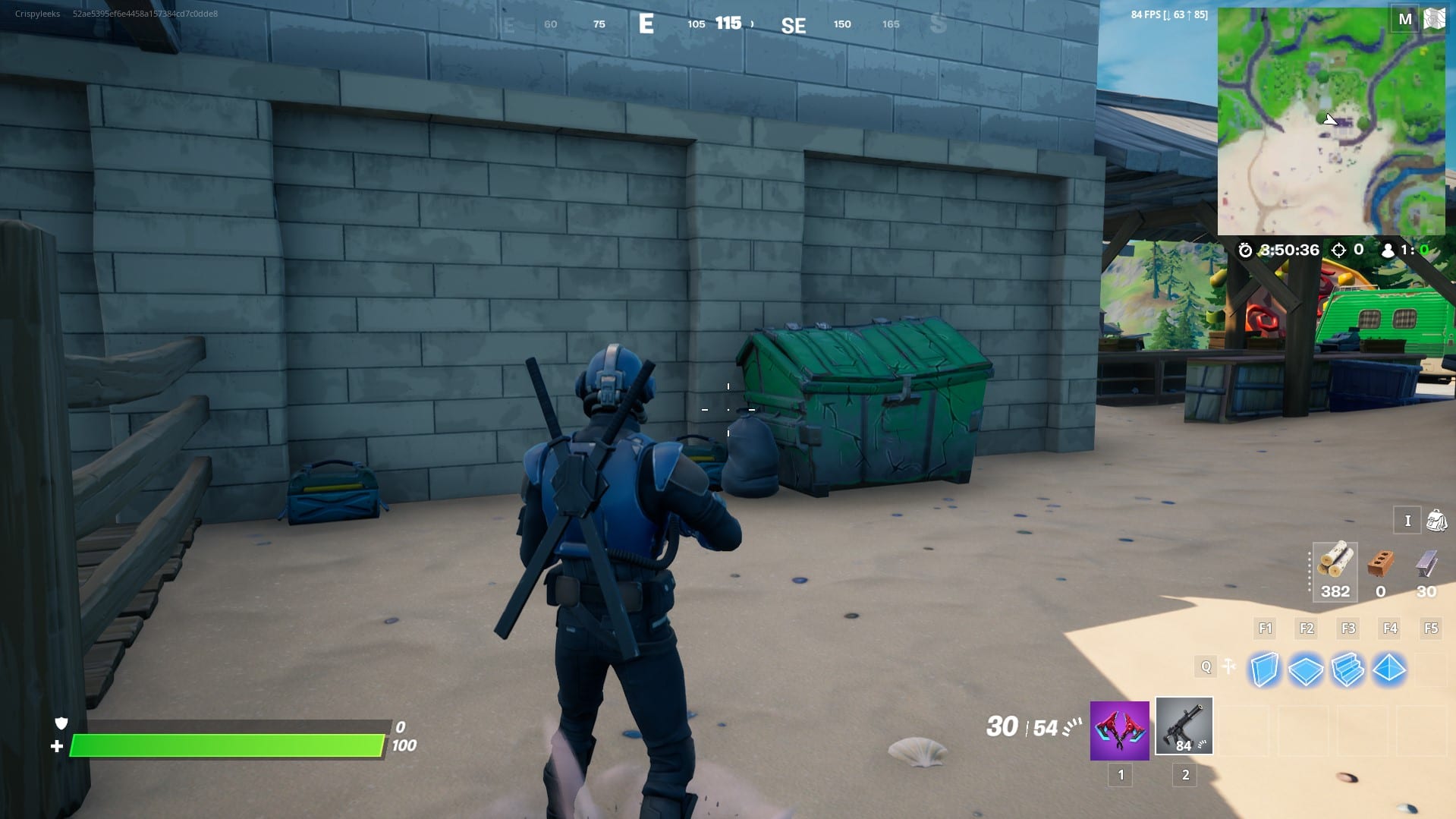Select the SMG in hotbar slot 2
Viewport: 1456px width, 819px height.
(x=1184, y=726)
